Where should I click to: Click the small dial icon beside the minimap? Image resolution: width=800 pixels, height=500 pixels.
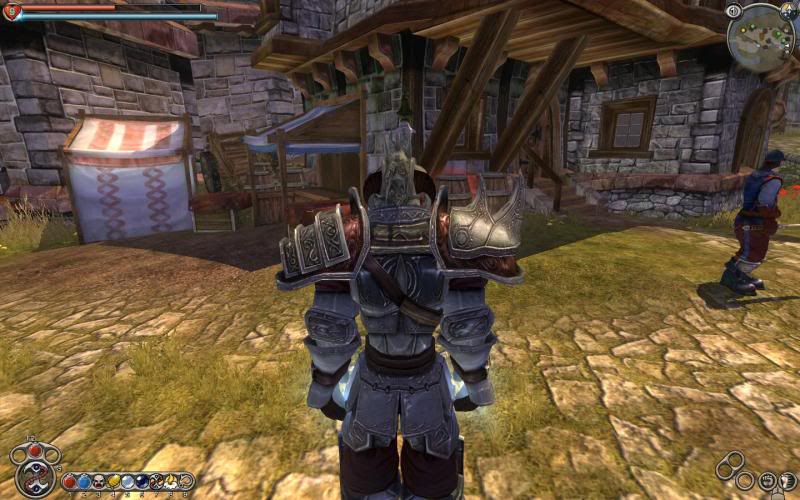(734, 10)
